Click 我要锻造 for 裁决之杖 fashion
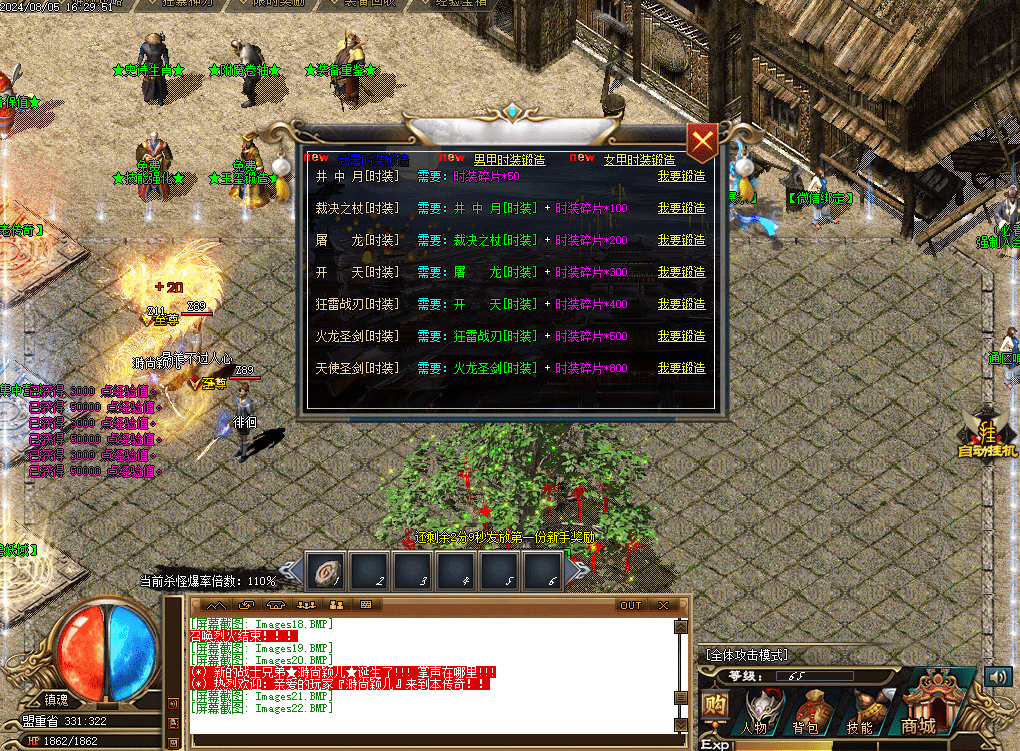The width and height of the screenshot is (1020, 751). tap(681, 208)
